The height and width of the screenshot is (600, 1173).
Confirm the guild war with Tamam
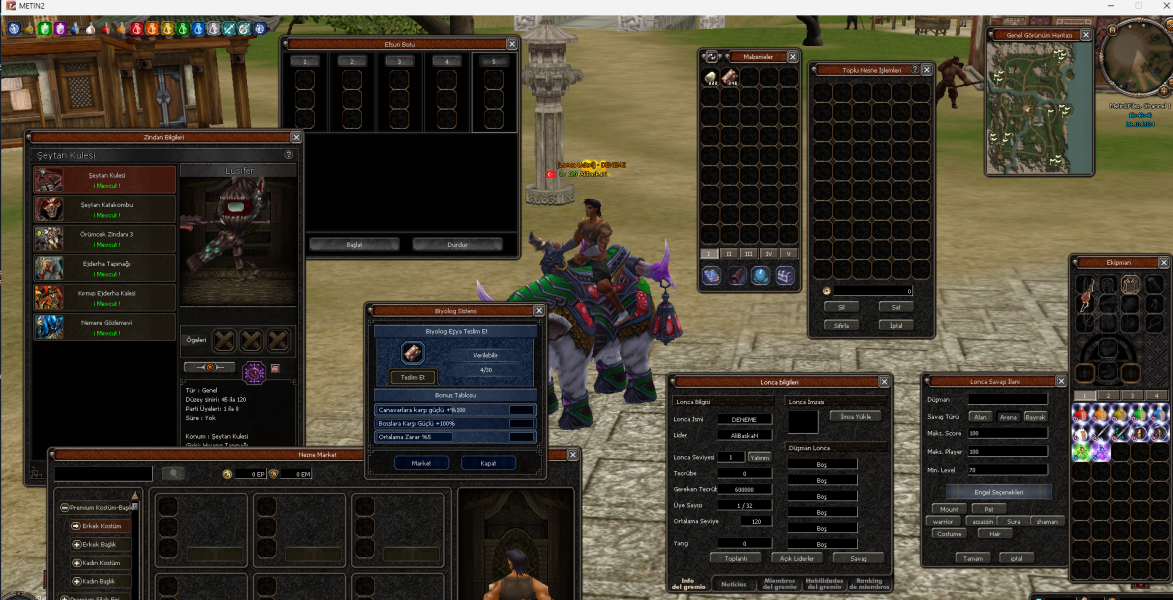point(970,558)
